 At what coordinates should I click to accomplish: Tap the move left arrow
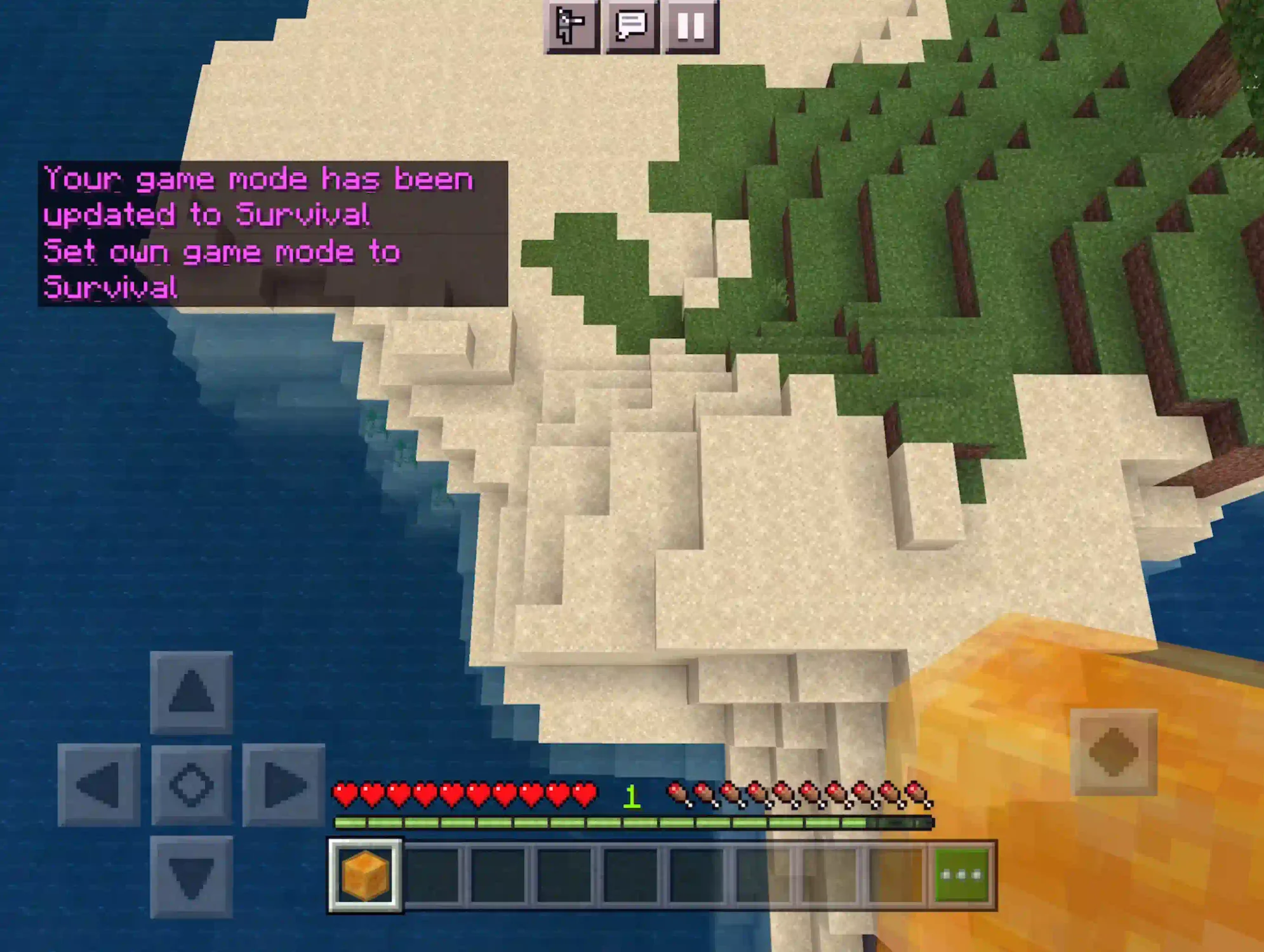point(99,785)
